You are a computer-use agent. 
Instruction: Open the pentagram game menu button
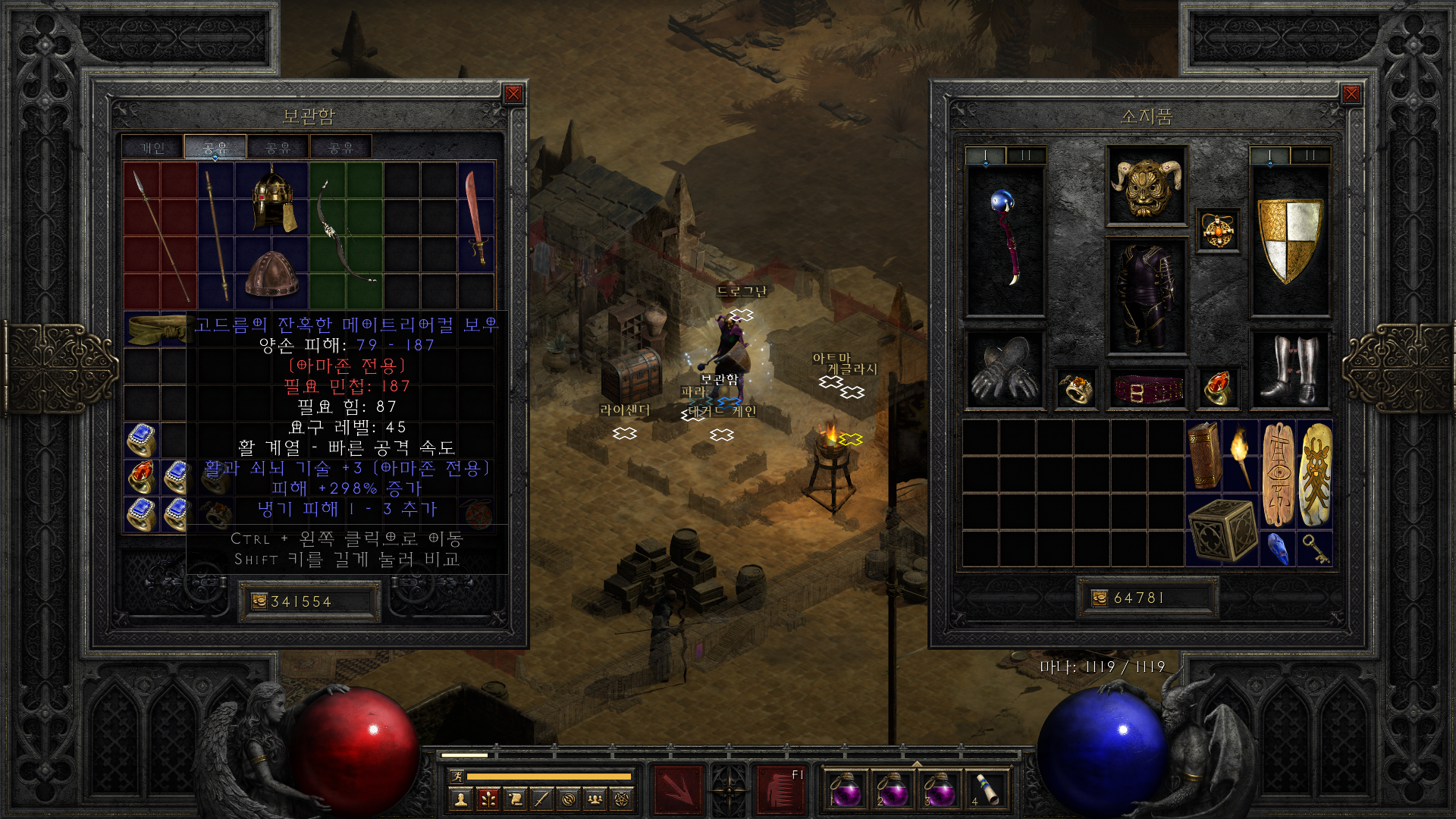[x=622, y=799]
